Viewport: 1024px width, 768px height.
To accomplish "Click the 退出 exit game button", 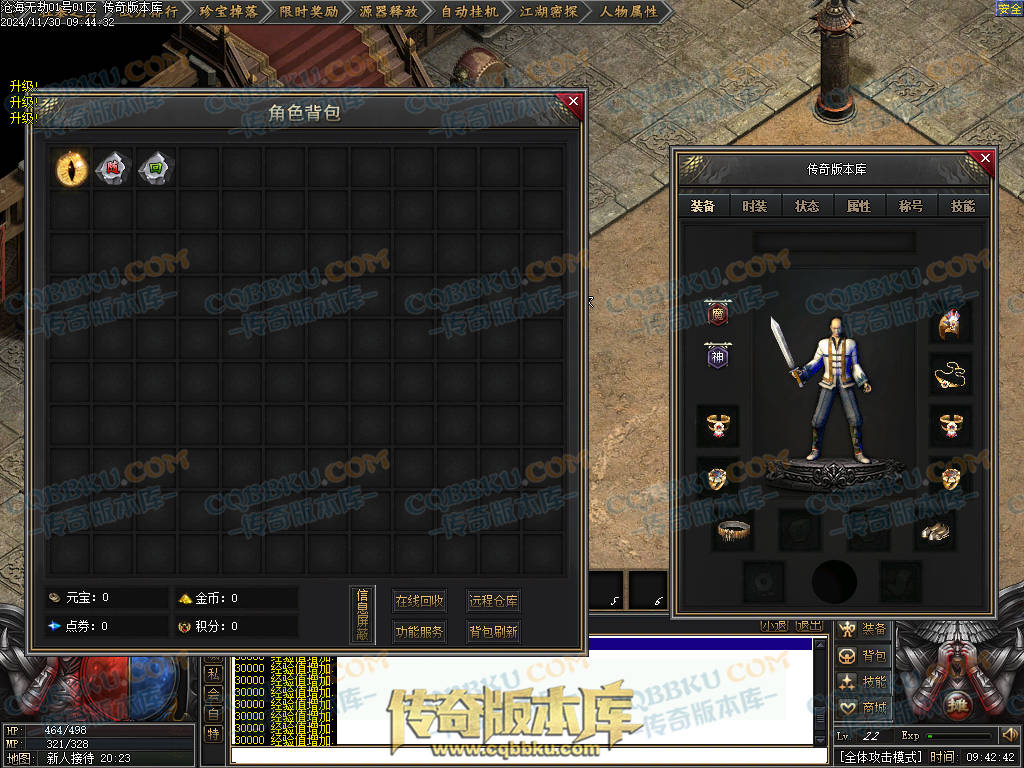I will point(809,626).
